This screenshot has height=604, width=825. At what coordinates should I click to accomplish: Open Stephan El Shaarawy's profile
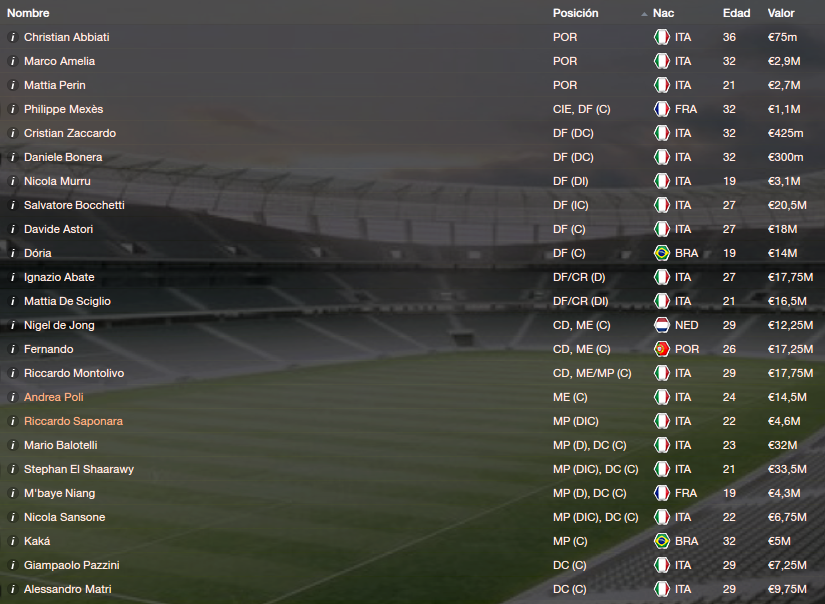79,469
